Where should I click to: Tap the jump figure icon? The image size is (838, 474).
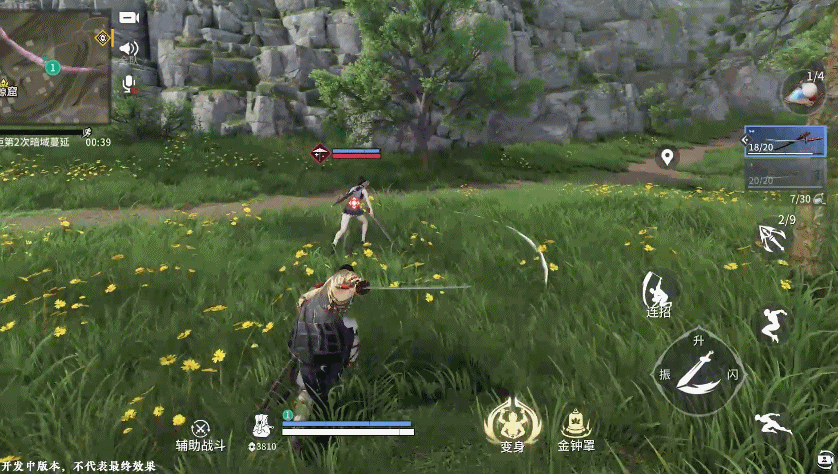click(772, 324)
